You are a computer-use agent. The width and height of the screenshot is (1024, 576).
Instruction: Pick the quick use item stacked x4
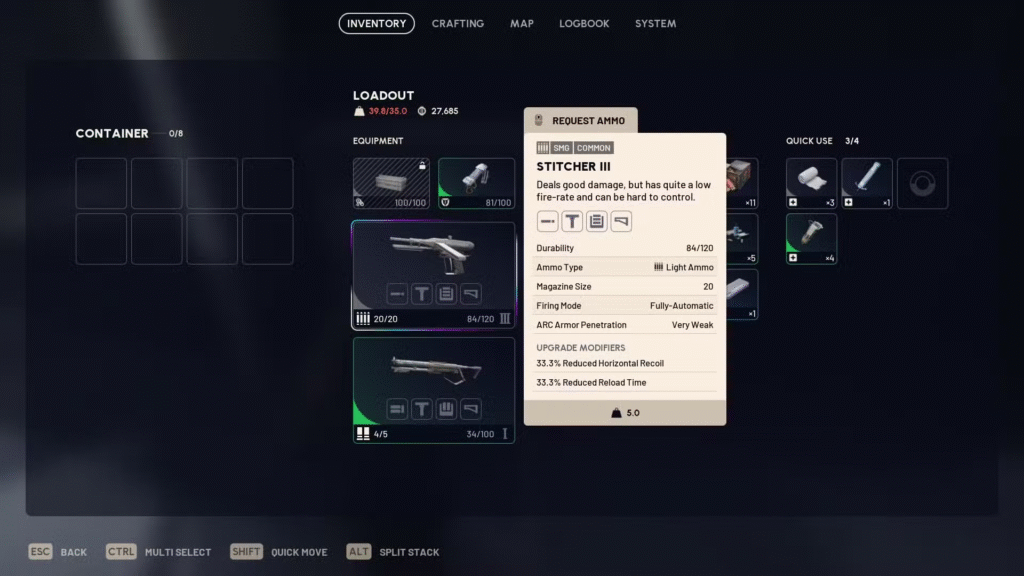click(x=811, y=239)
